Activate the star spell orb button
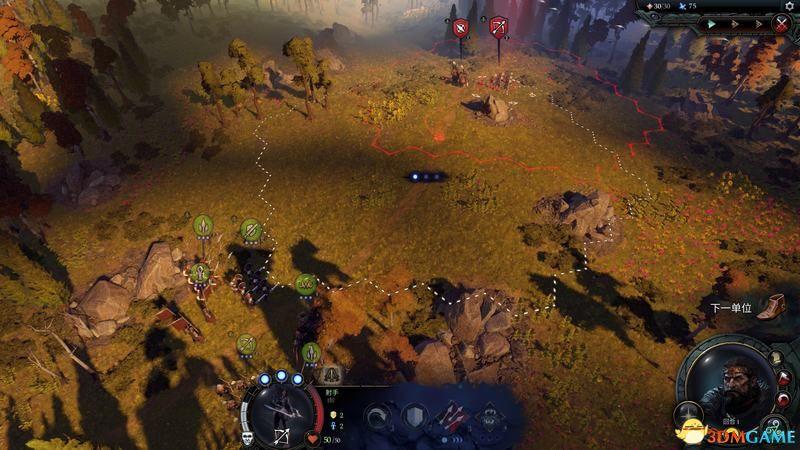This screenshot has width=800, height=450. (x=684, y=412)
